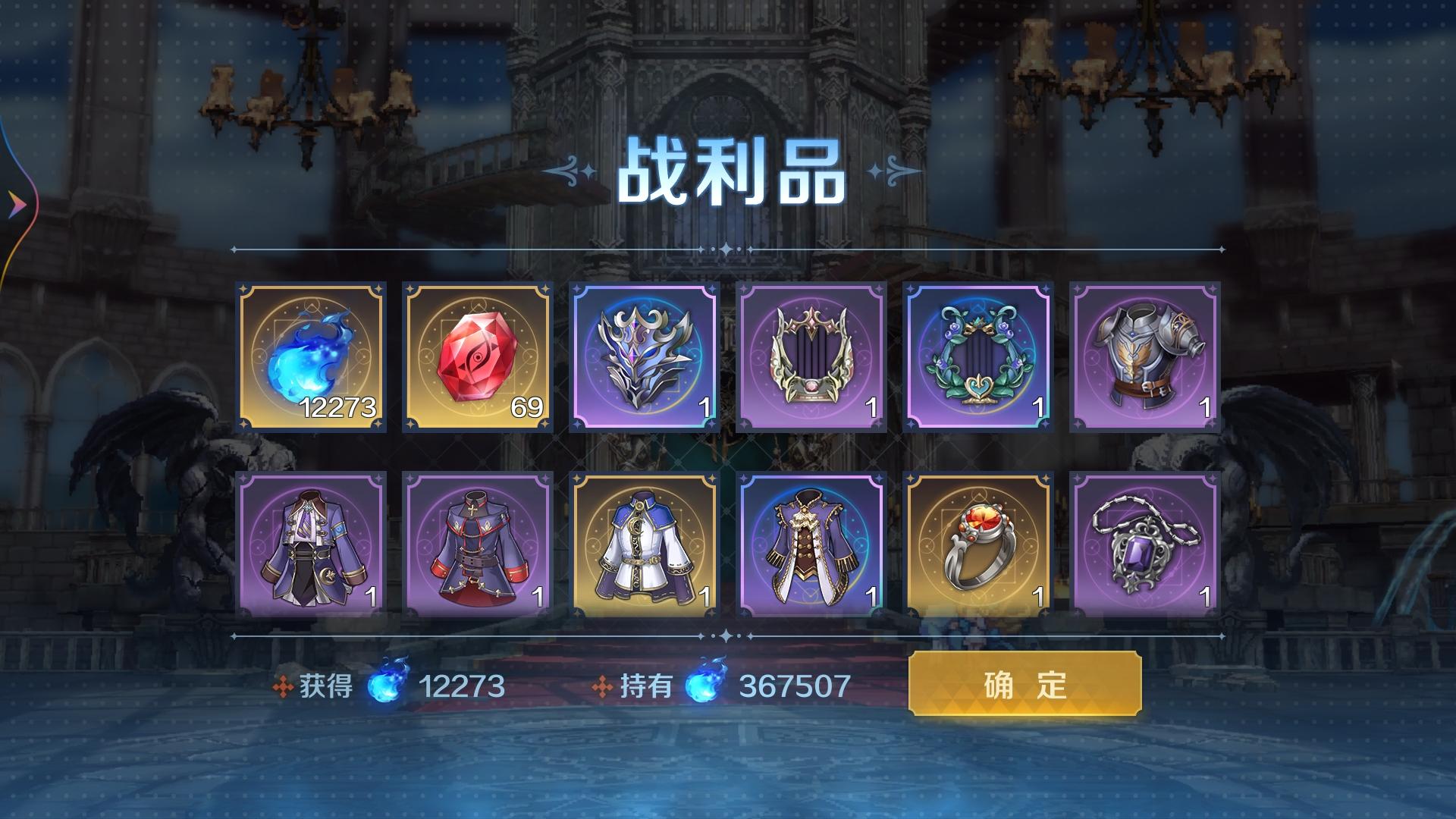1456x819 pixels.
Task: Inspect the ornate harp loot item
Action: (808, 356)
